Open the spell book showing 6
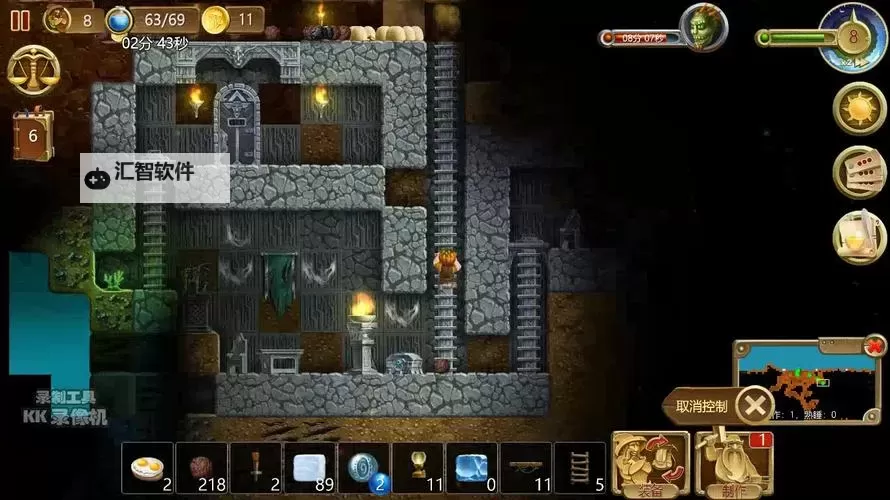The image size is (890, 500). click(33, 134)
